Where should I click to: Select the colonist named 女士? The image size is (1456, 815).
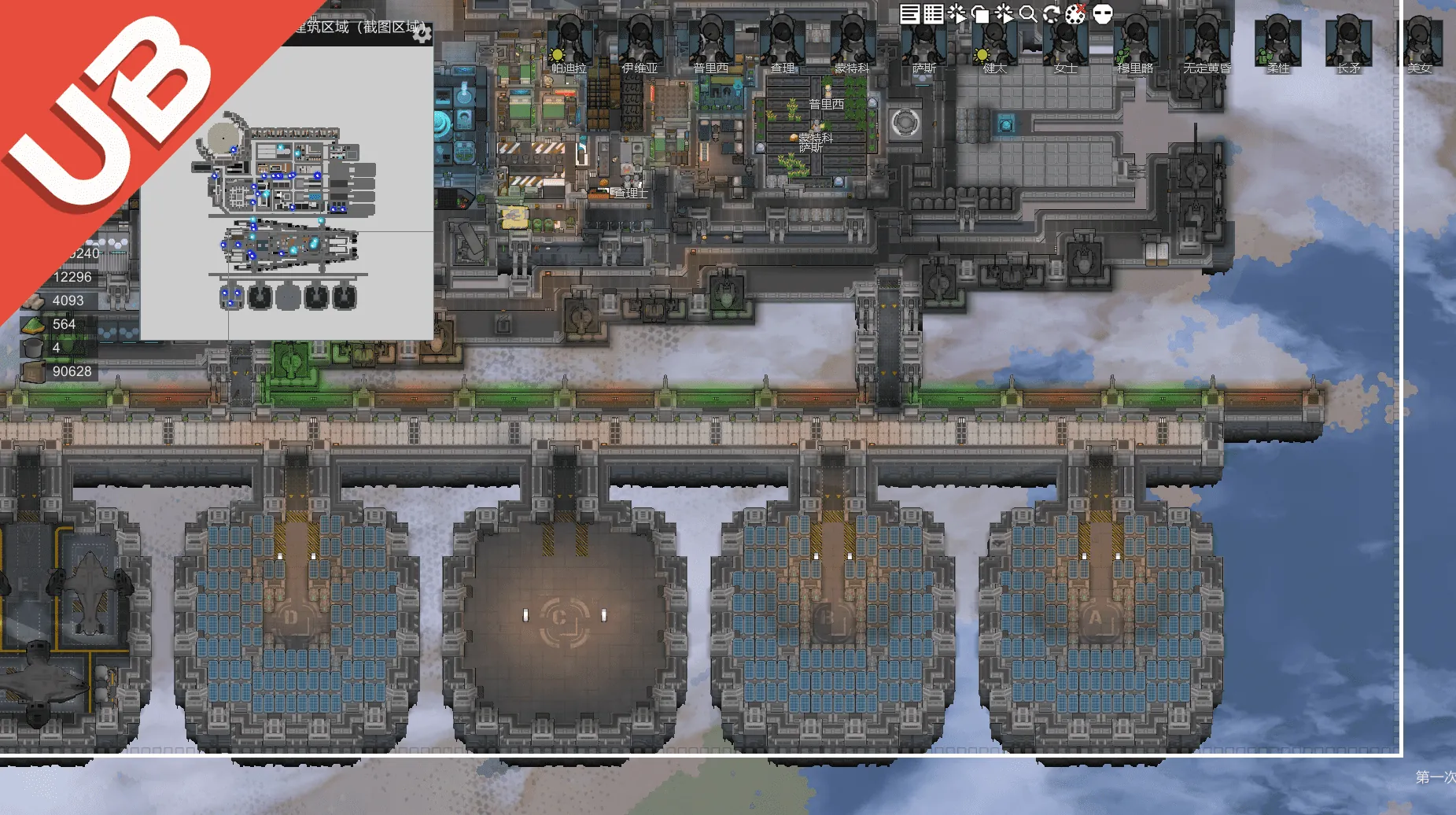pyautogui.click(x=1065, y=42)
